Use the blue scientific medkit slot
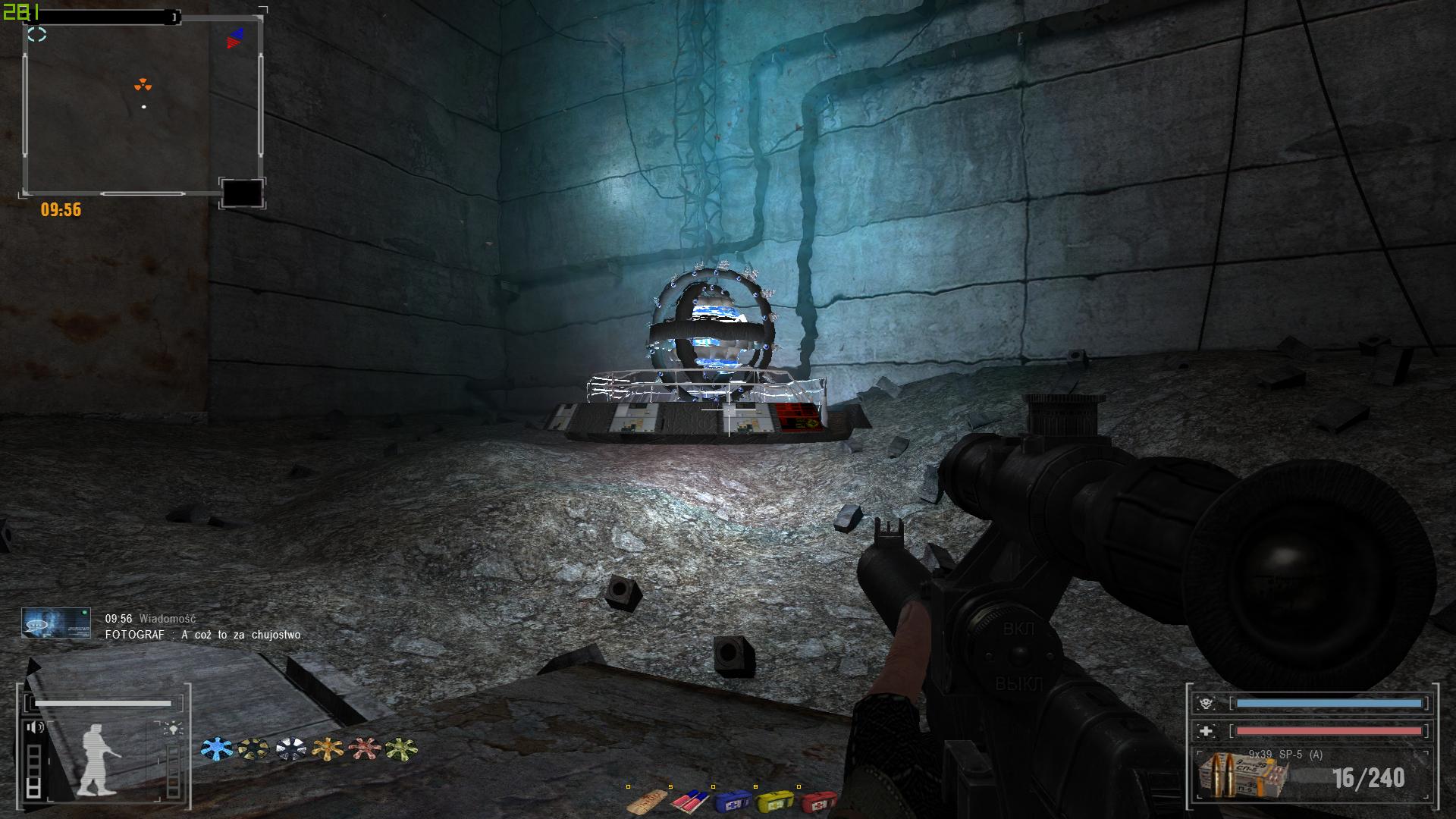 pyautogui.click(x=733, y=800)
